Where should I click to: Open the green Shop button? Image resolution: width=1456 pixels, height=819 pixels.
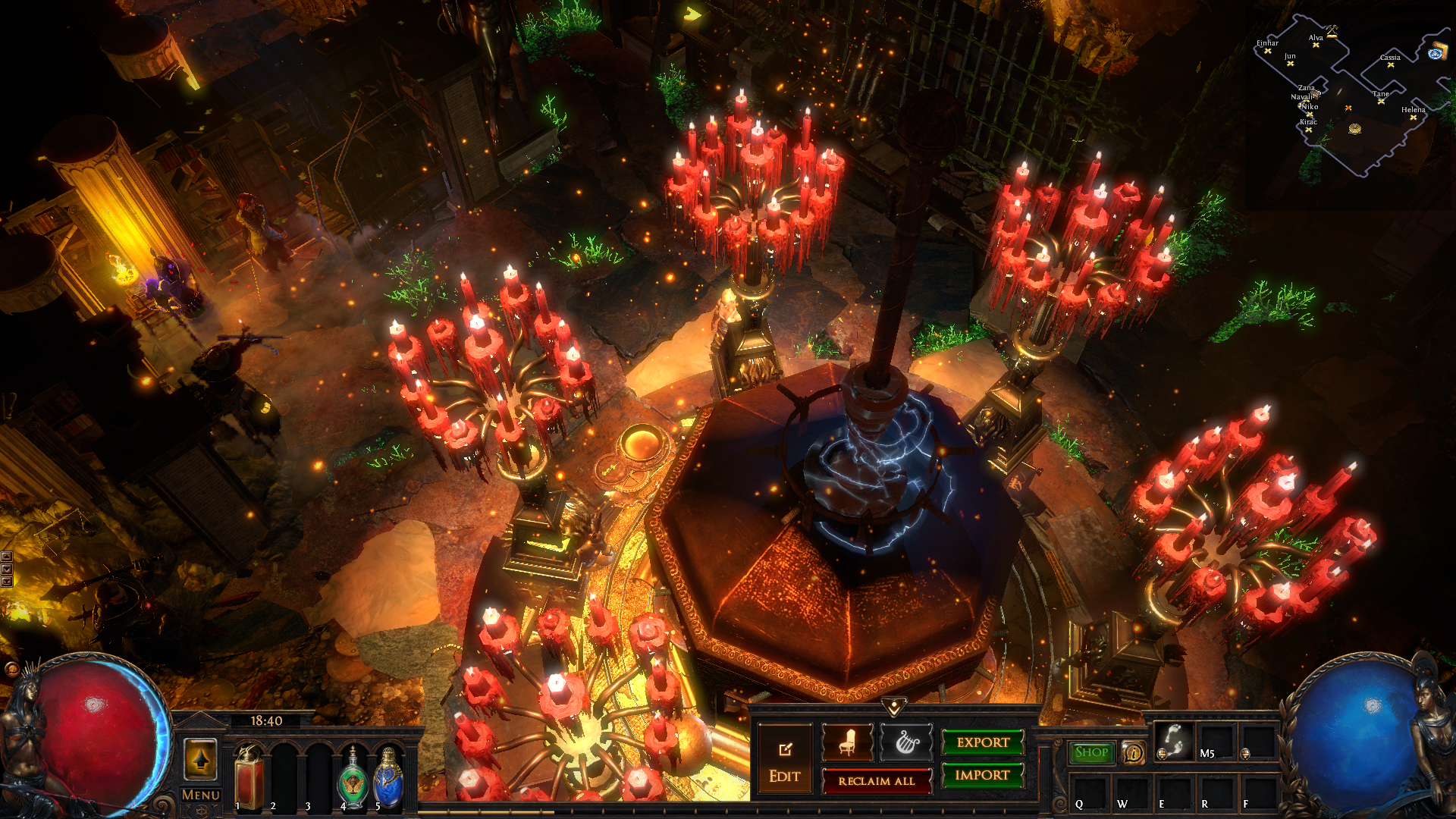(1091, 752)
